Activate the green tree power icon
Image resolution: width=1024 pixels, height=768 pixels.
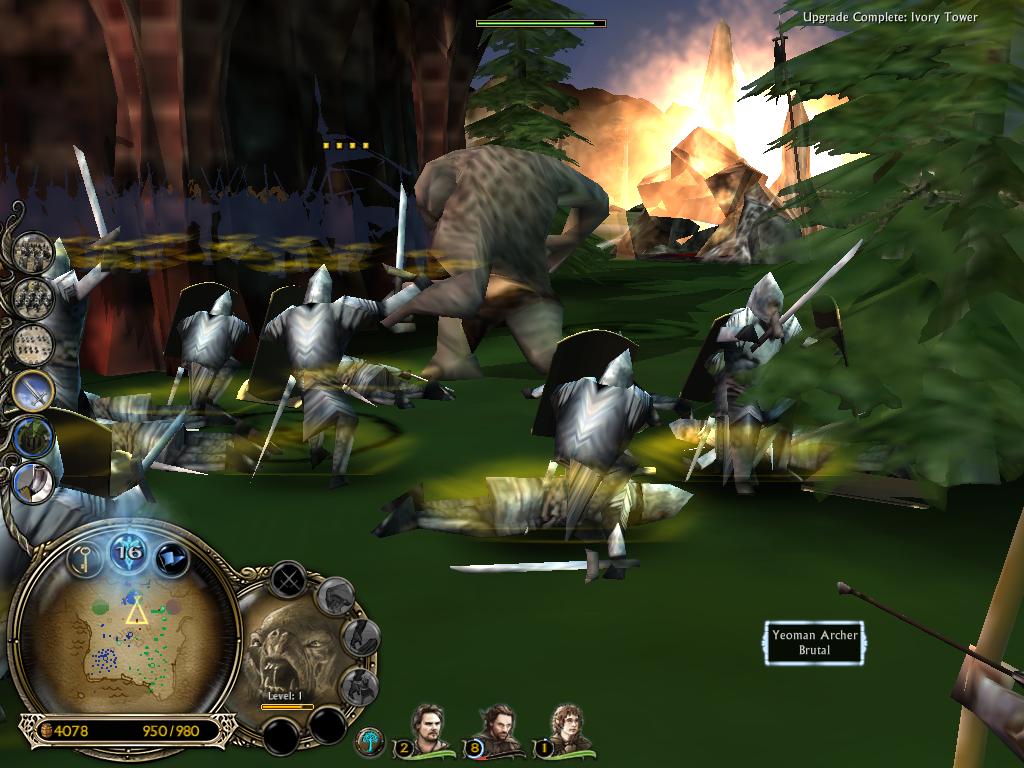tap(33, 437)
